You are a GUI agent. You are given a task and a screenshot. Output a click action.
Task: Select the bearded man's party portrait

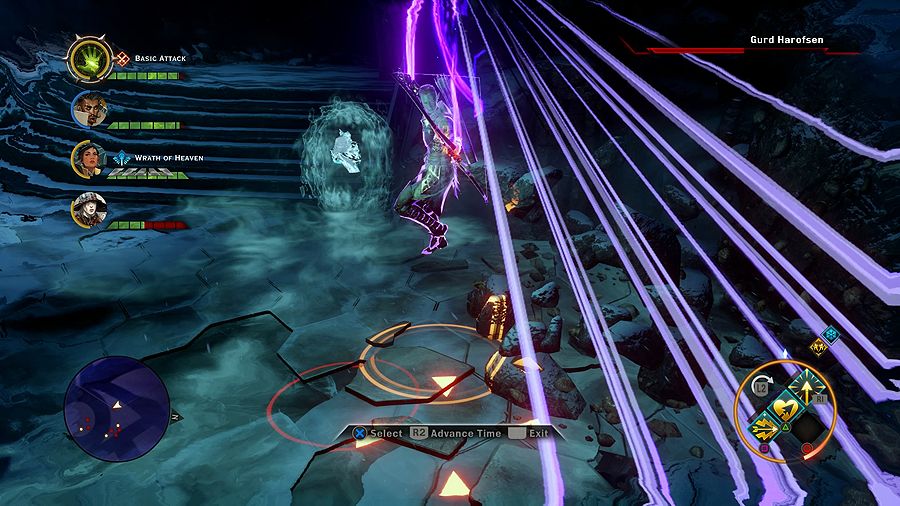click(x=87, y=110)
